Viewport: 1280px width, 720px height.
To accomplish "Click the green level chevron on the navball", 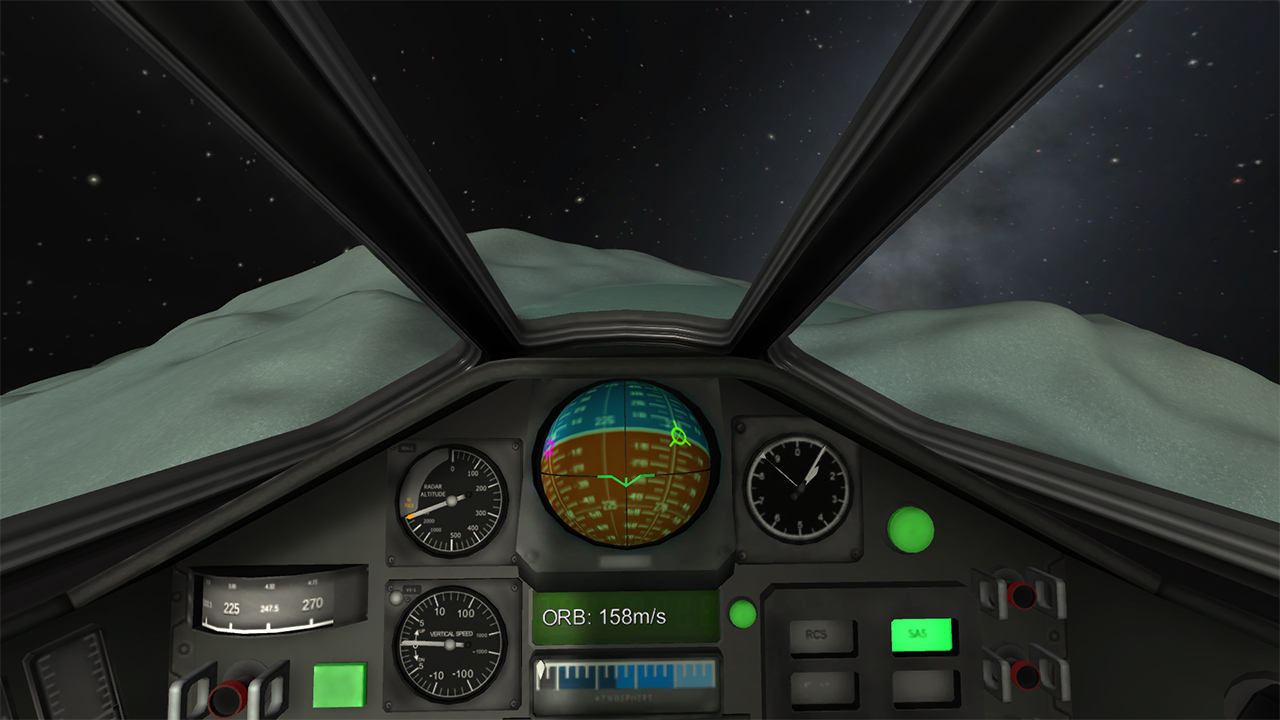I will click(x=624, y=482).
